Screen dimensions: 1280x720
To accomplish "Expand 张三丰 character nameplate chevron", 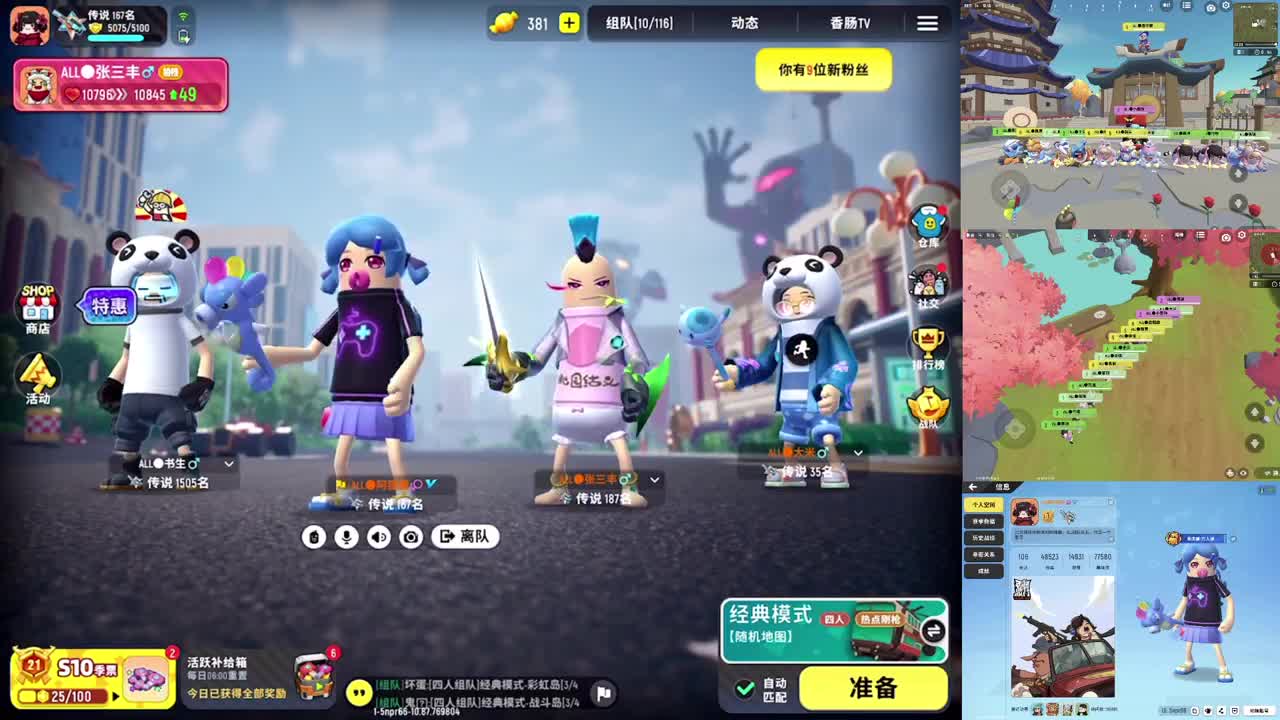I will coord(655,479).
